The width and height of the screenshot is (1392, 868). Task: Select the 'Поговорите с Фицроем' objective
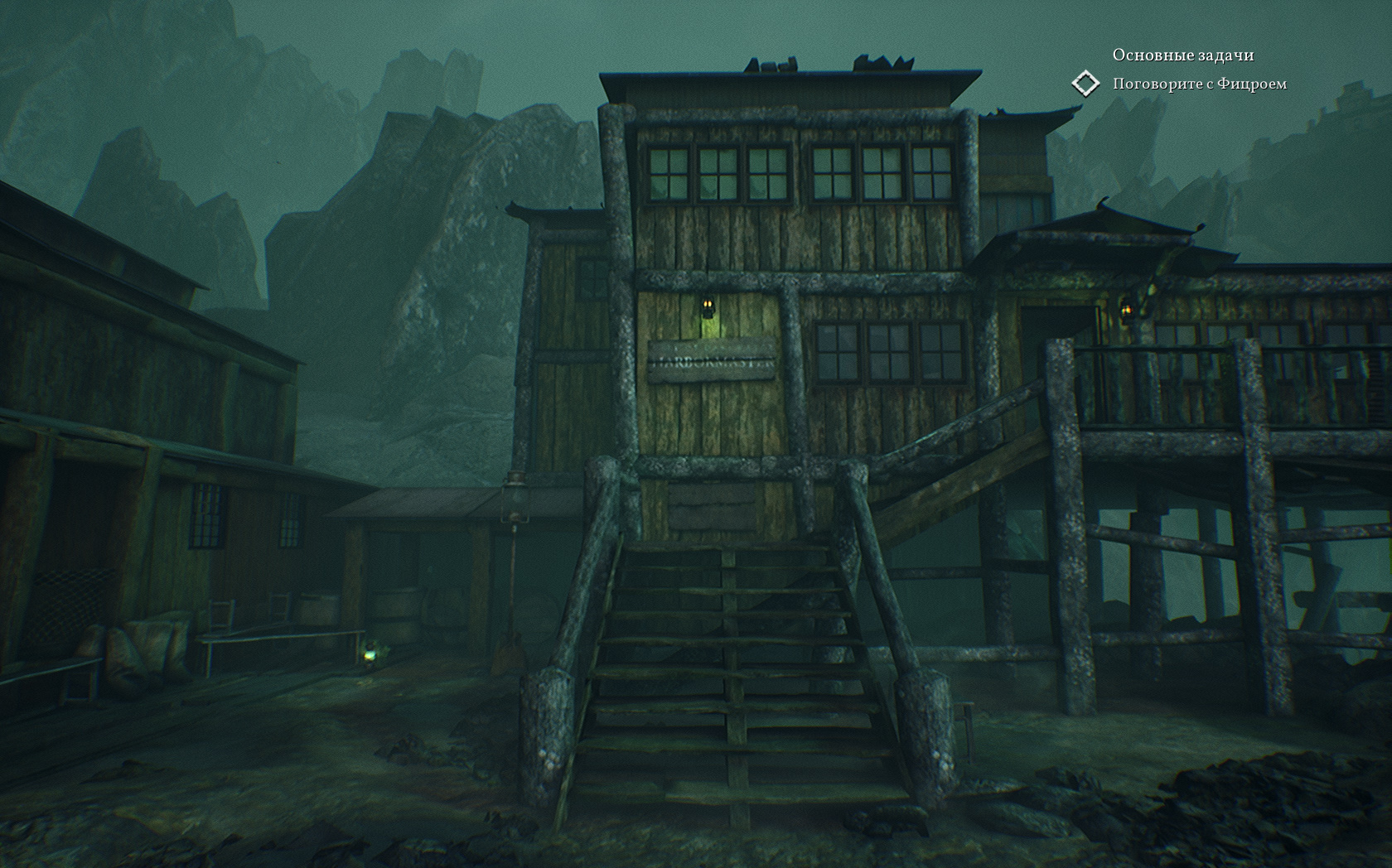pos(1199,84)
